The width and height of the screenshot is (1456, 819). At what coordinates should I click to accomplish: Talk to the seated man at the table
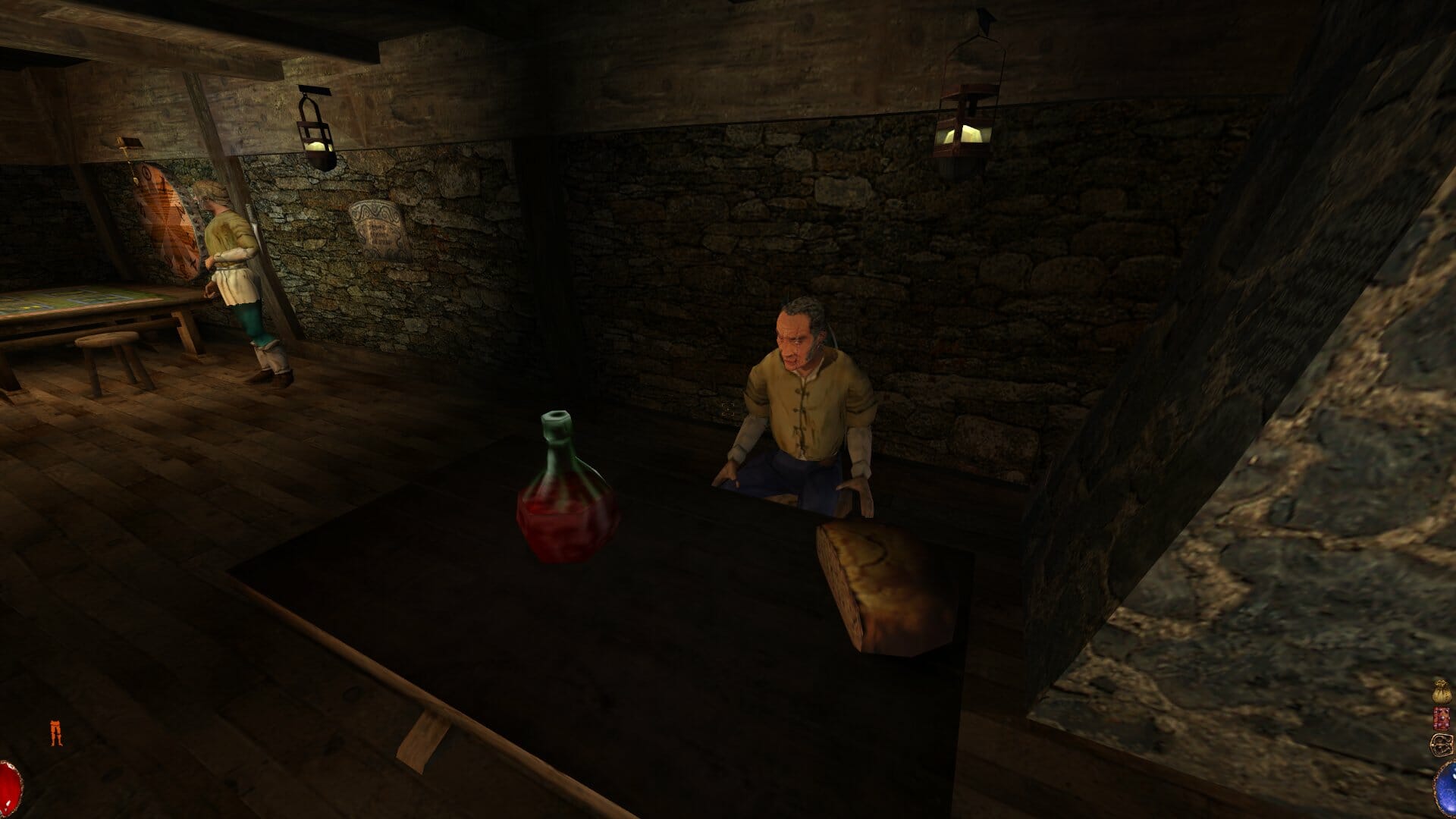[x=796, y=394]
